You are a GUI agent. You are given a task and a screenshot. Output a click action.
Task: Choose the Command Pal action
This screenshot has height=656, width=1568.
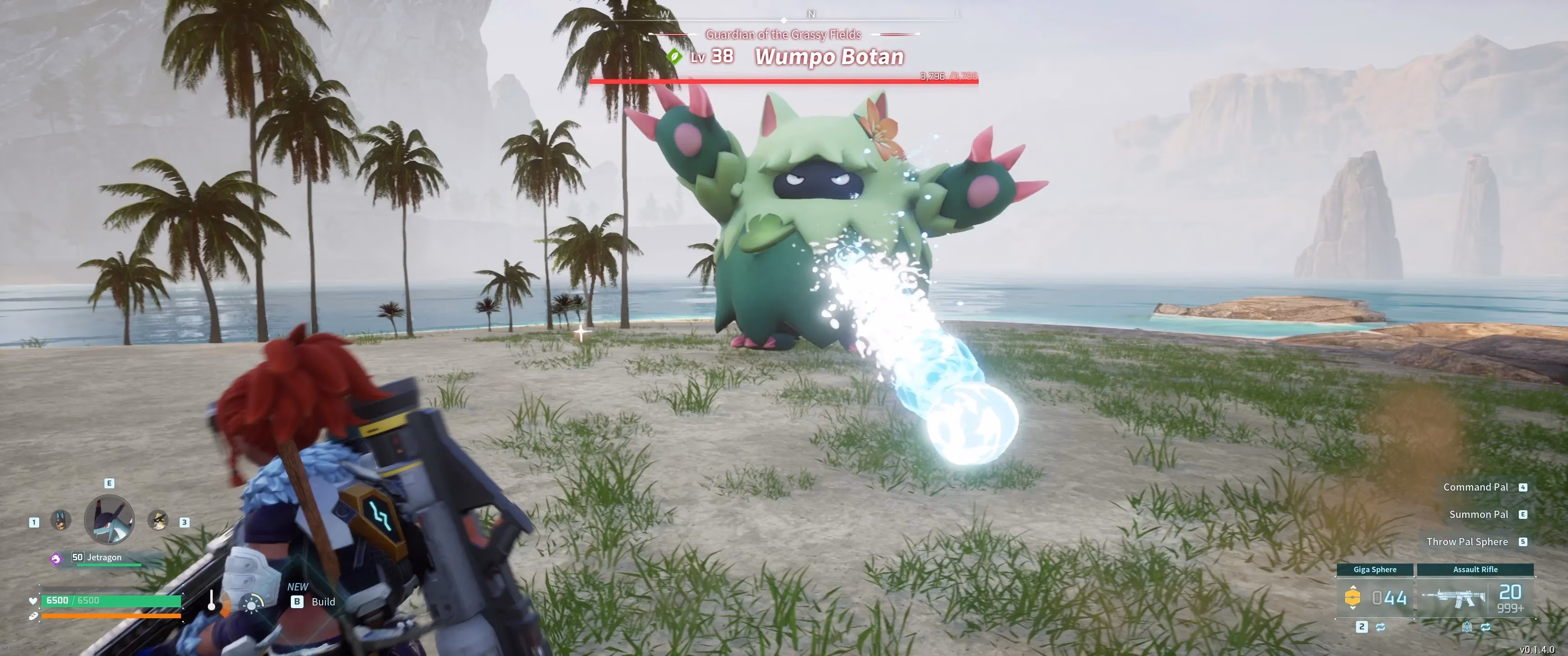(x=1475, y=487)
